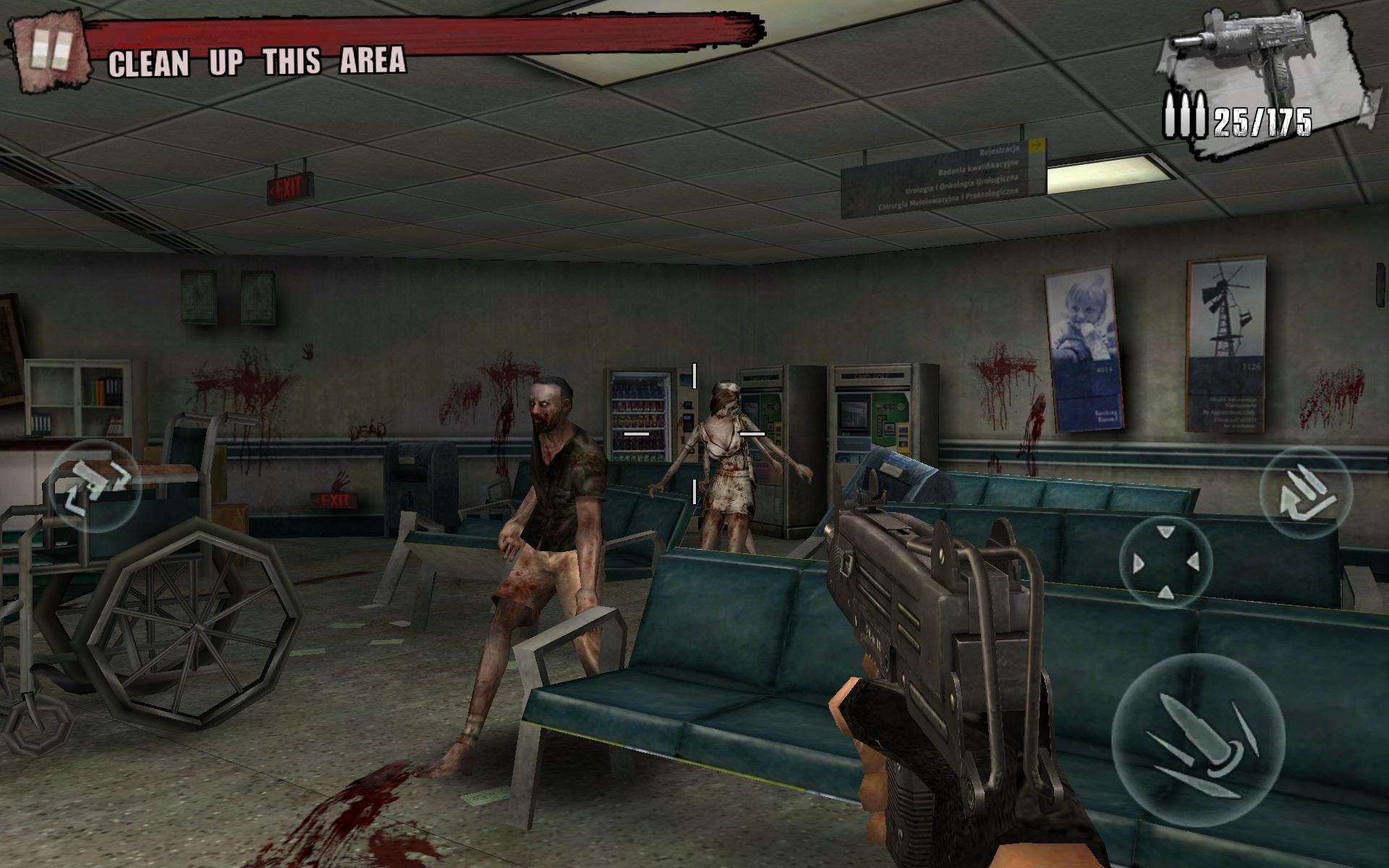The image size is (1389, 868).
Task: Pause the game
Action: (51, 54)
